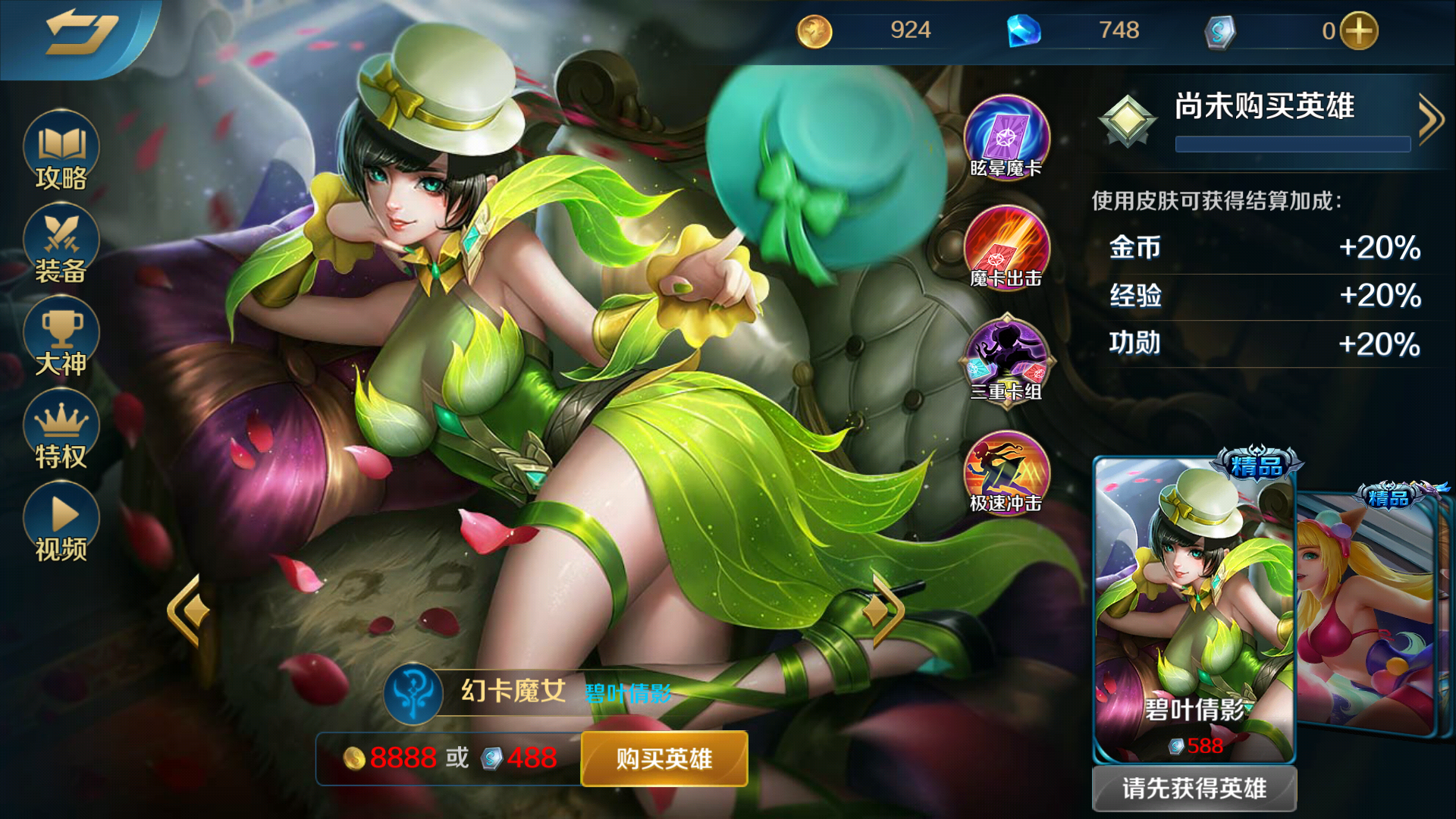
Task: Expand hero details via the right chevron
Action: (x=1429, y=118)
